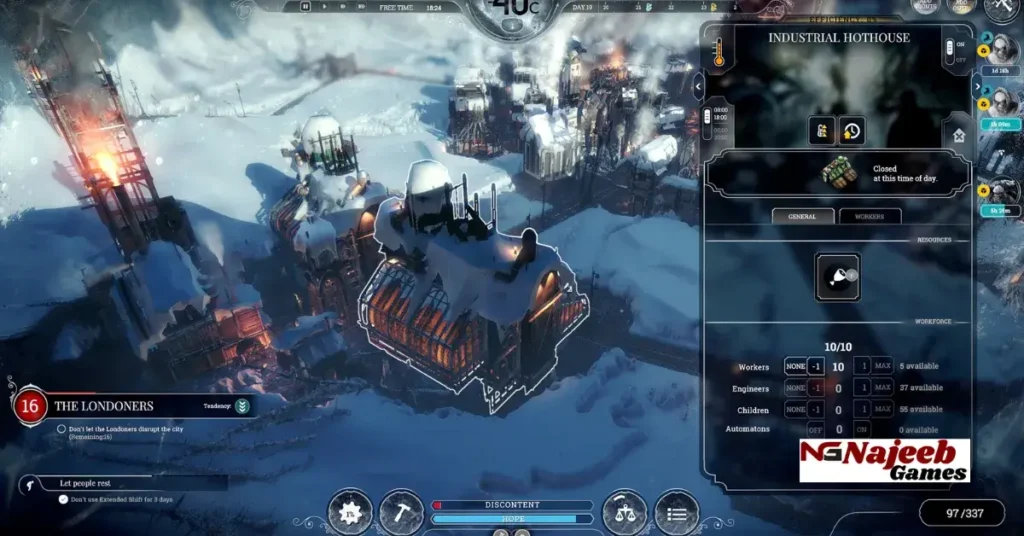This screenshot has width=1024, height=536.
Task: Open the heat overlay thermometer icon
Action: 718,53
